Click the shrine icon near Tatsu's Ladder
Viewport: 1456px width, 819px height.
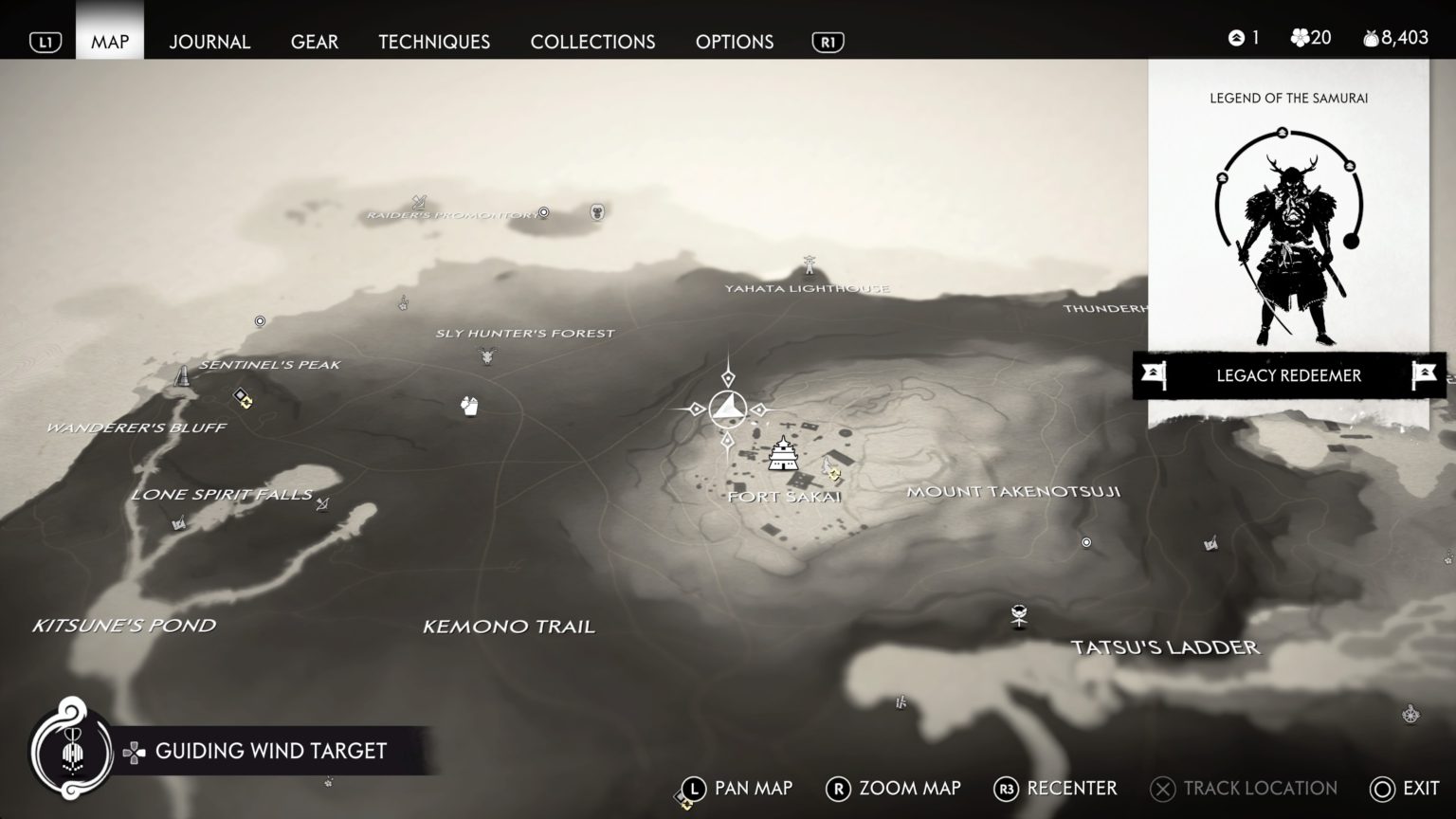tap(1019, 615)
